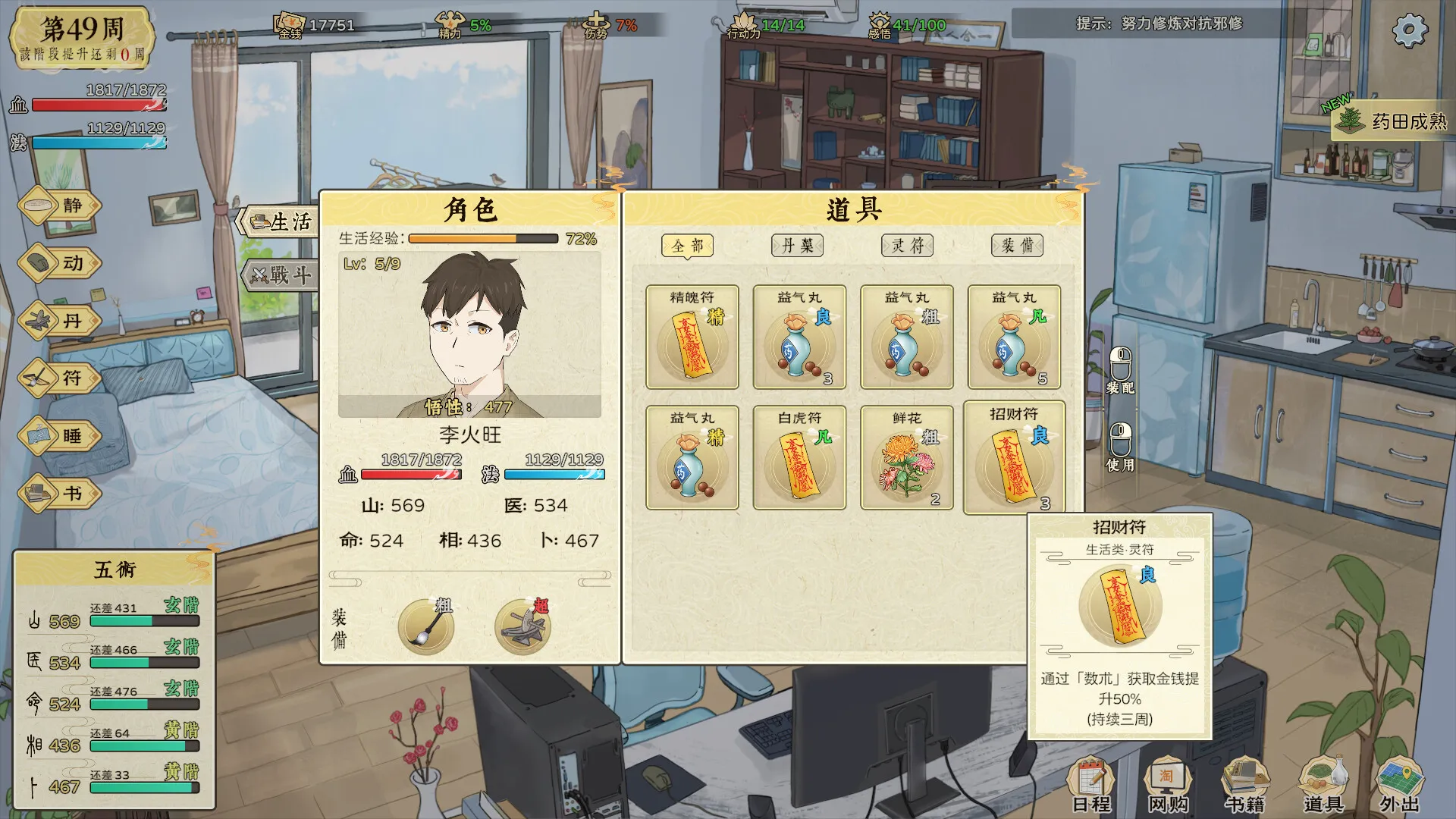This screenshot has height=819, width=1456.
Task: Select the 动 exercise action in sidebar
Action: (59, 263)
